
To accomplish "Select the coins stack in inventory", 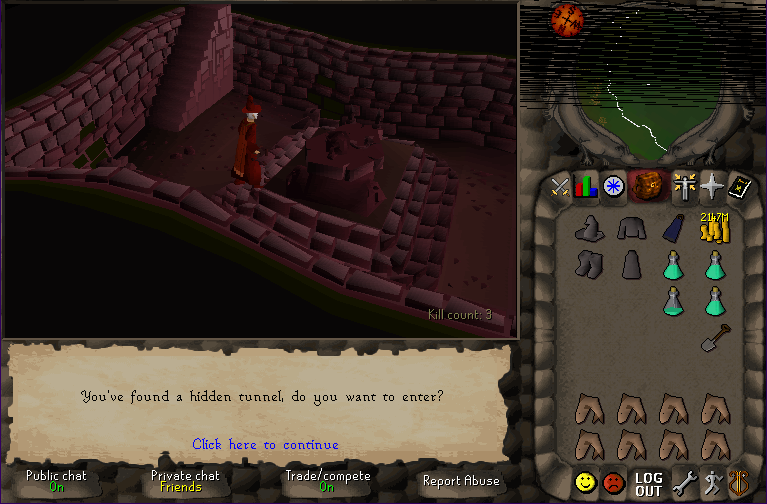I will [714, 229].
